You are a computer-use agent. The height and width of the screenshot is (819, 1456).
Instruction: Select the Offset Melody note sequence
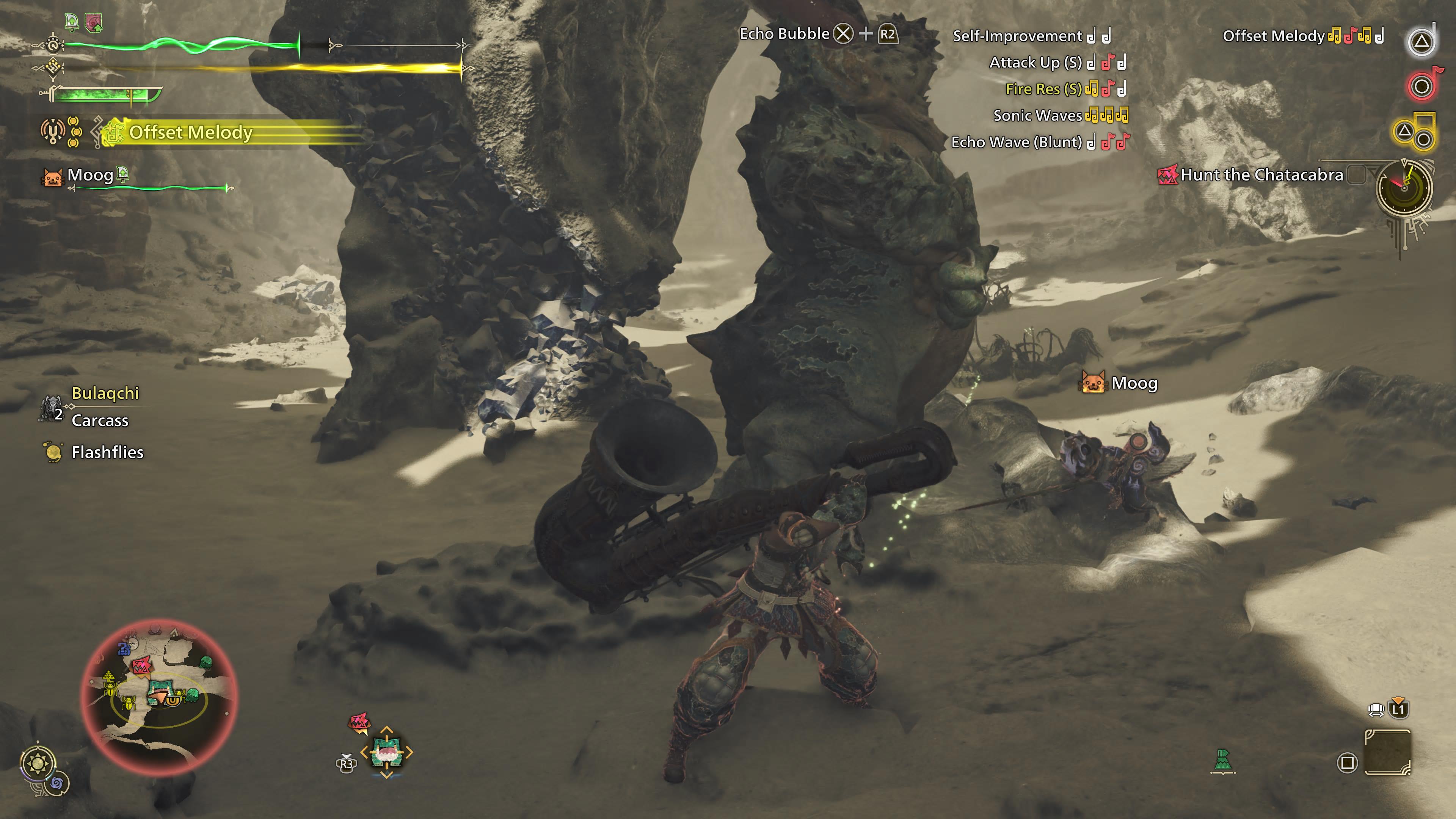click(1356, 36)
